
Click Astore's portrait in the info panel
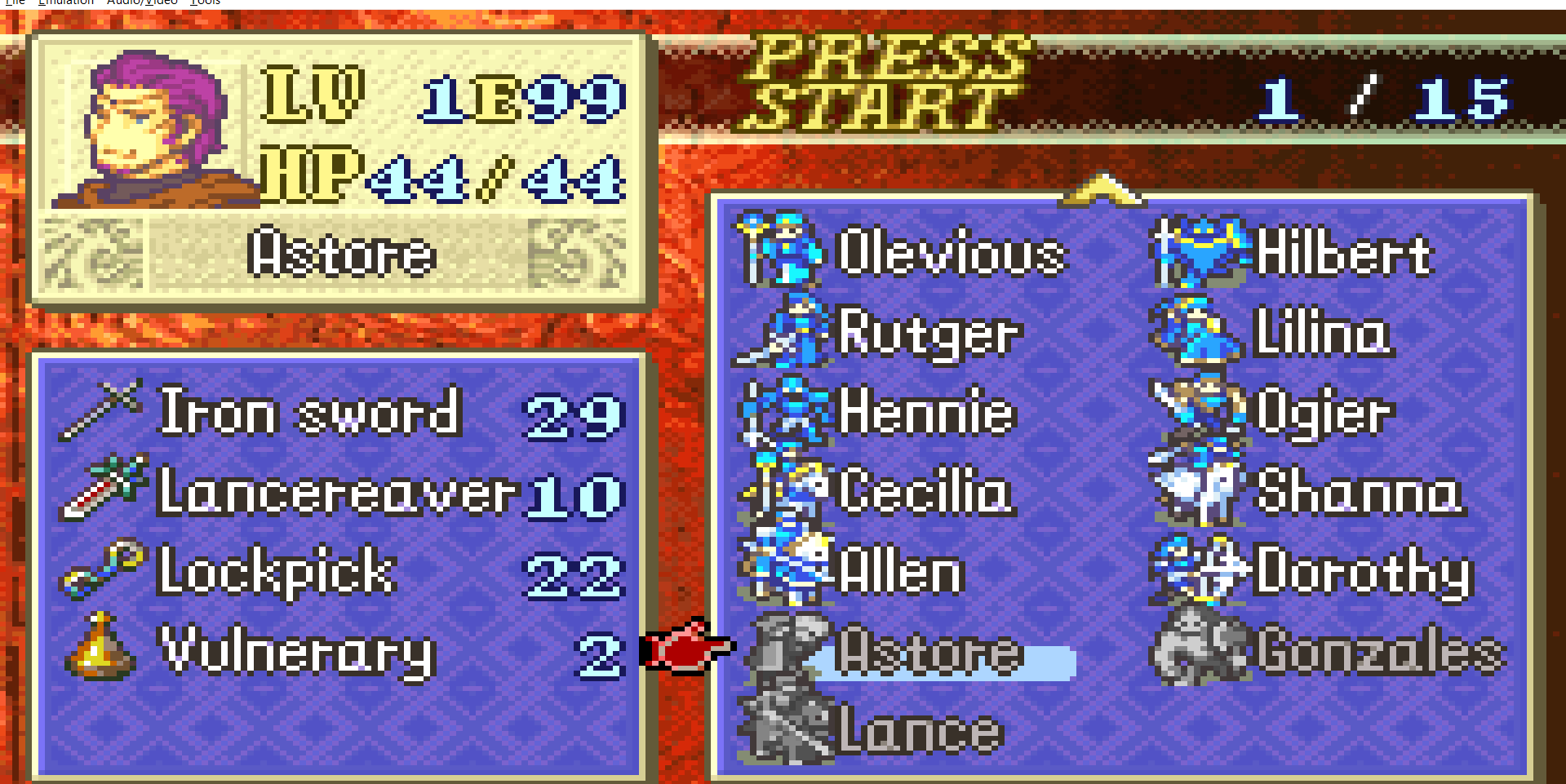tap(155, 129)
